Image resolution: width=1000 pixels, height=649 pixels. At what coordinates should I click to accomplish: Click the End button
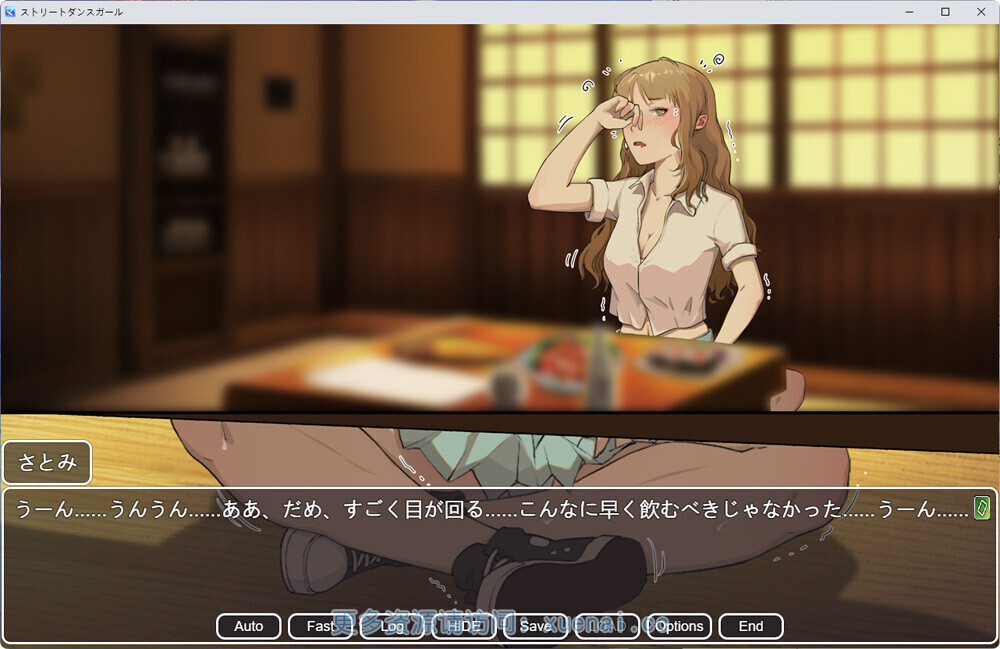pyautogui.click(x=750, y=626)
